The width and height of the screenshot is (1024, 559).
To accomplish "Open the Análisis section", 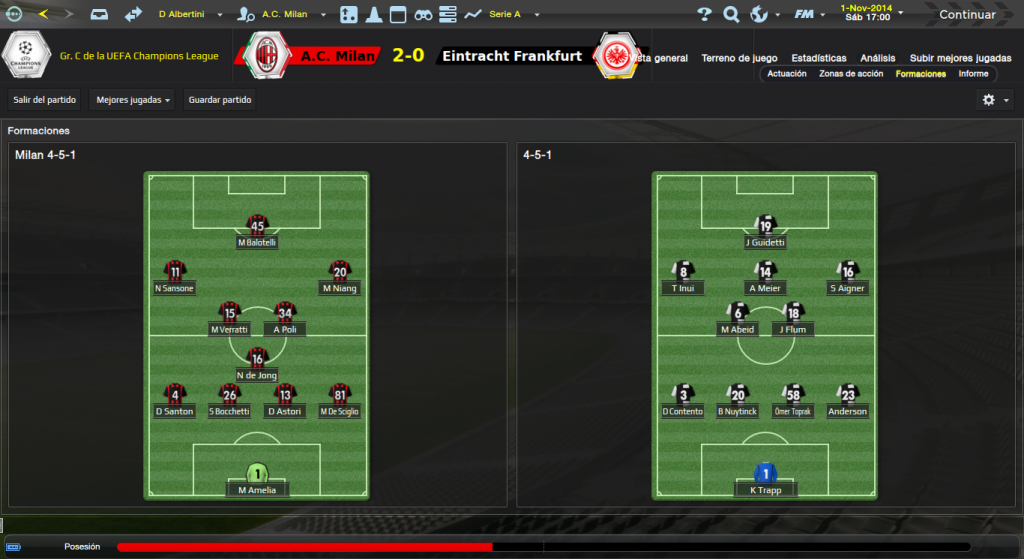I will [x=878, y=58].
